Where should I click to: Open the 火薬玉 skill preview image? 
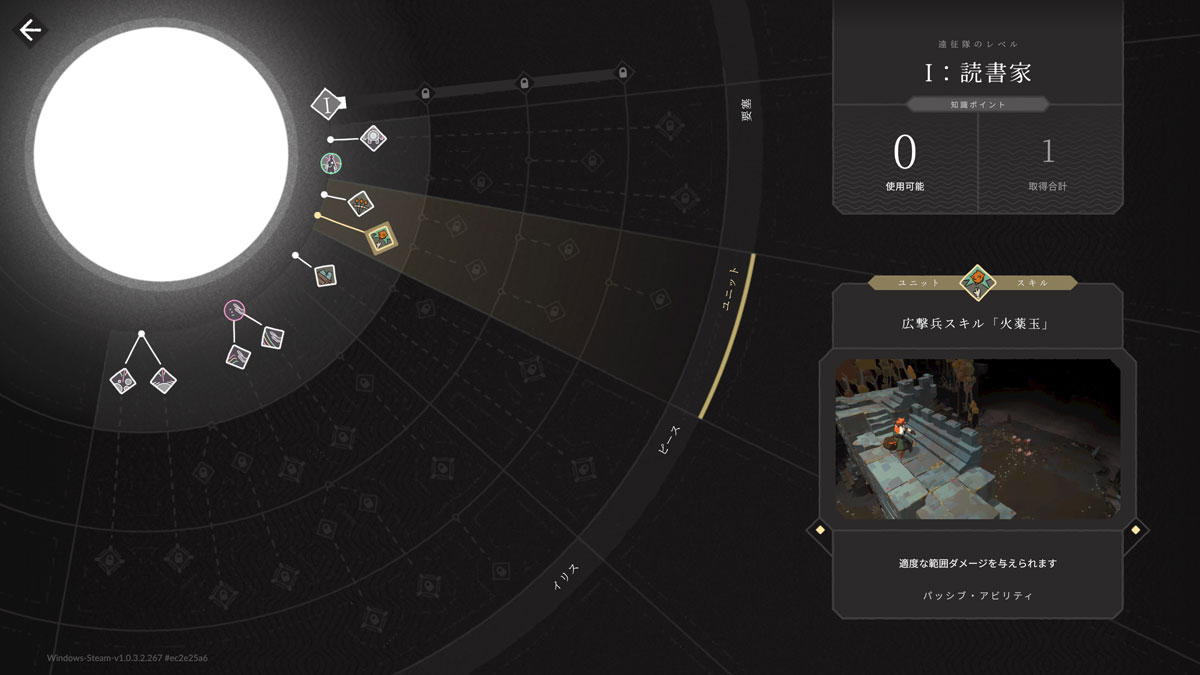click(x=977, y=438)
